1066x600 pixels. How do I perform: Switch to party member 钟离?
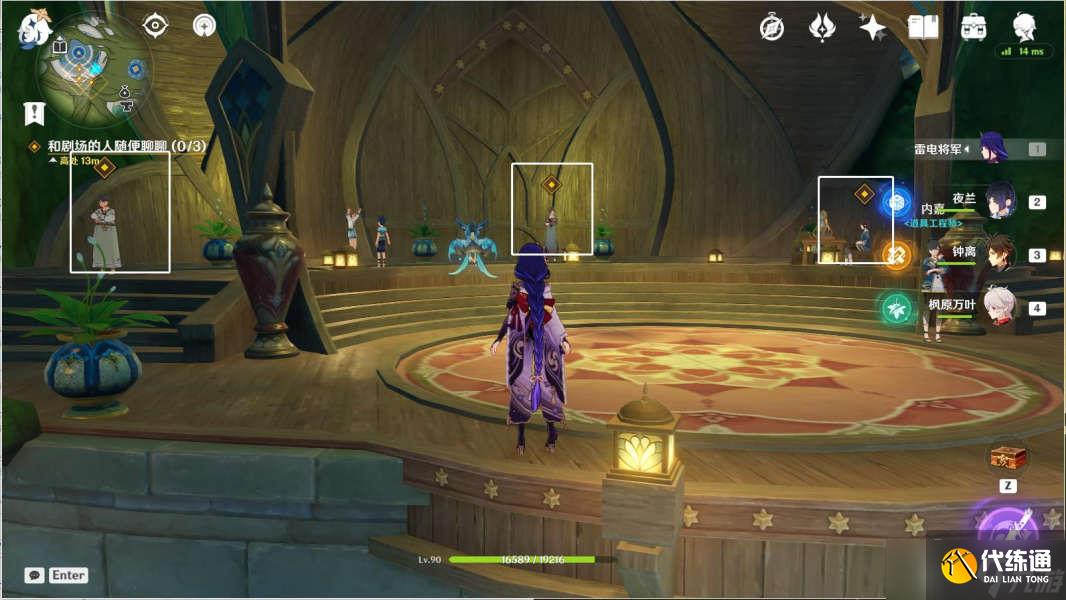[x=1000, y=254]
